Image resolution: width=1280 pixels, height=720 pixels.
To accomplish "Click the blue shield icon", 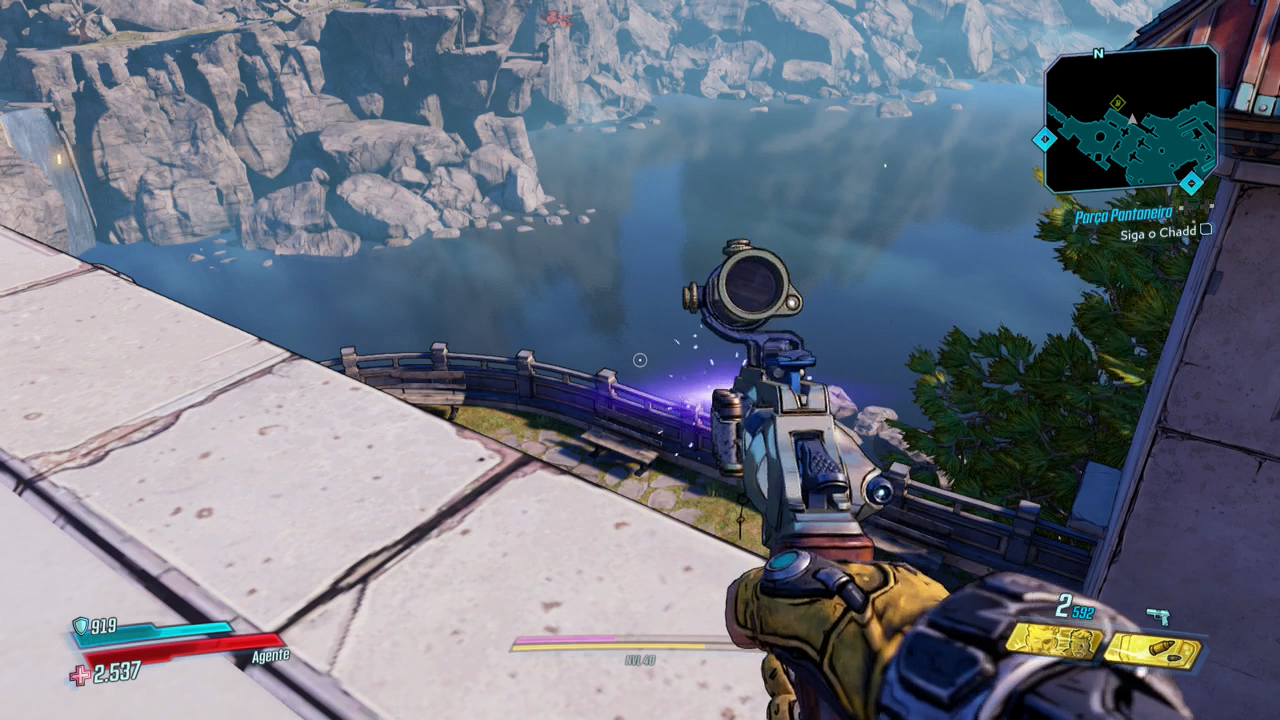I will [x=80, y=626].
